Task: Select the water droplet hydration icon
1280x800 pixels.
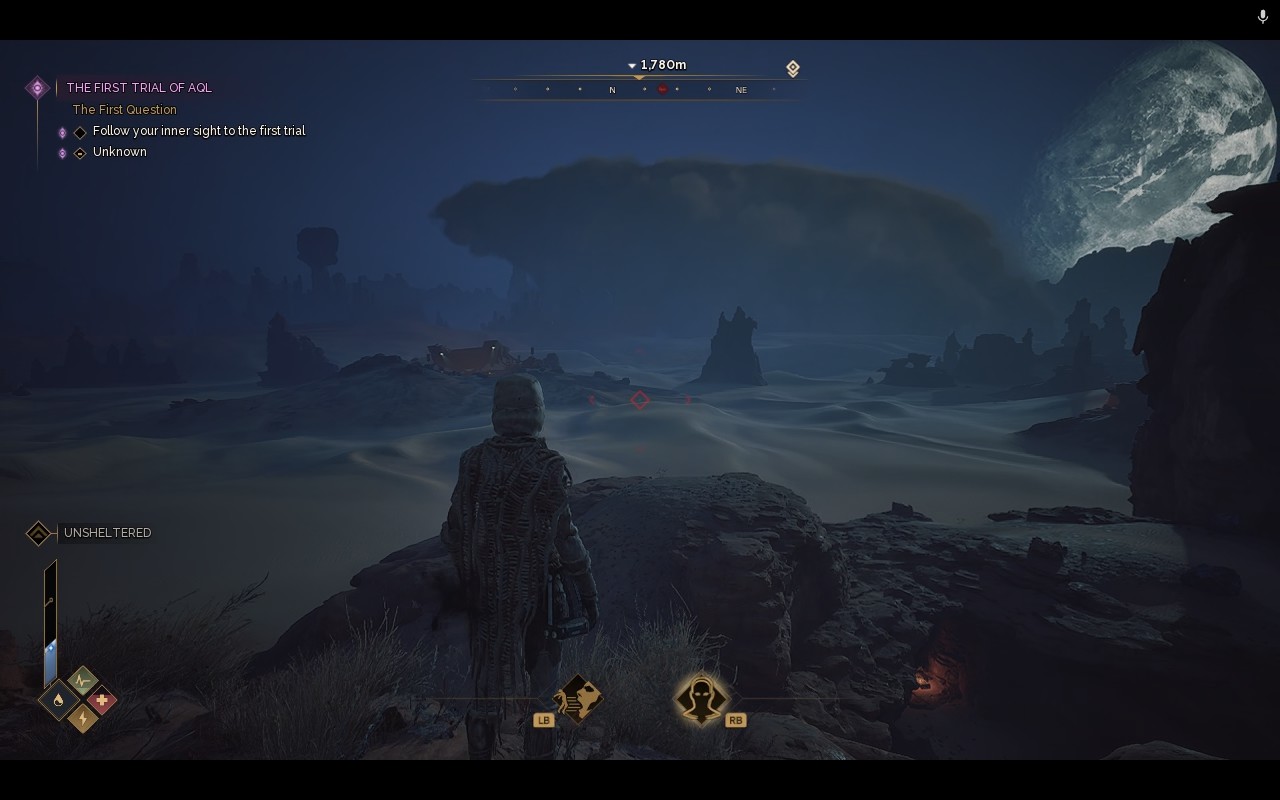Action: [x=58, y=700]
